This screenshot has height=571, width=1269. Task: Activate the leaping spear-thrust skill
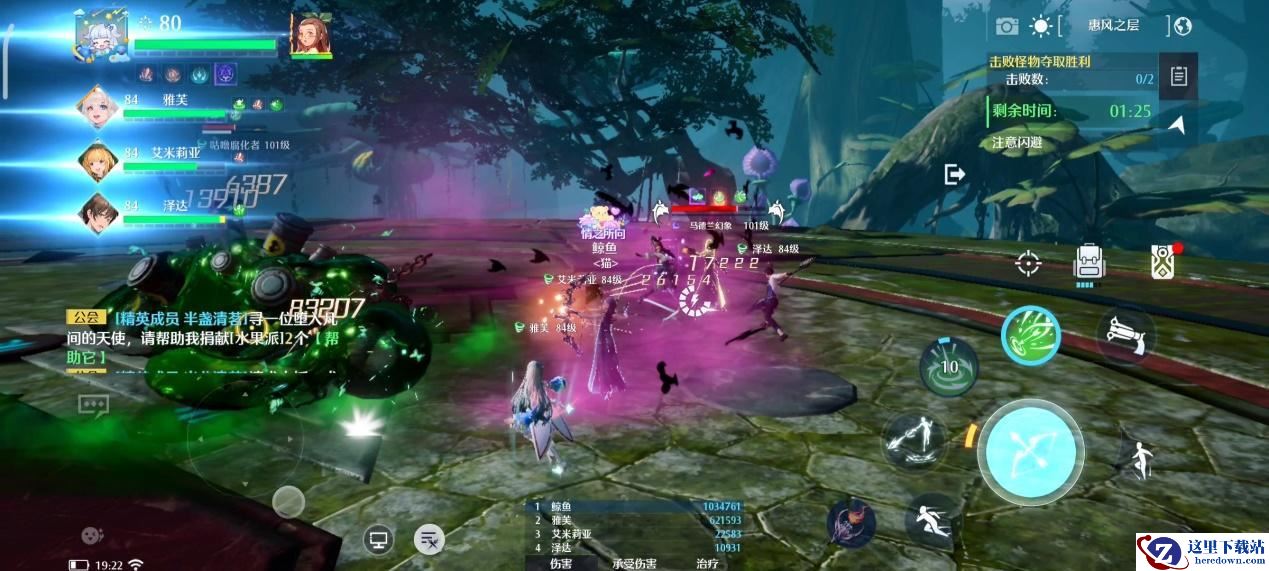(913, 440)
